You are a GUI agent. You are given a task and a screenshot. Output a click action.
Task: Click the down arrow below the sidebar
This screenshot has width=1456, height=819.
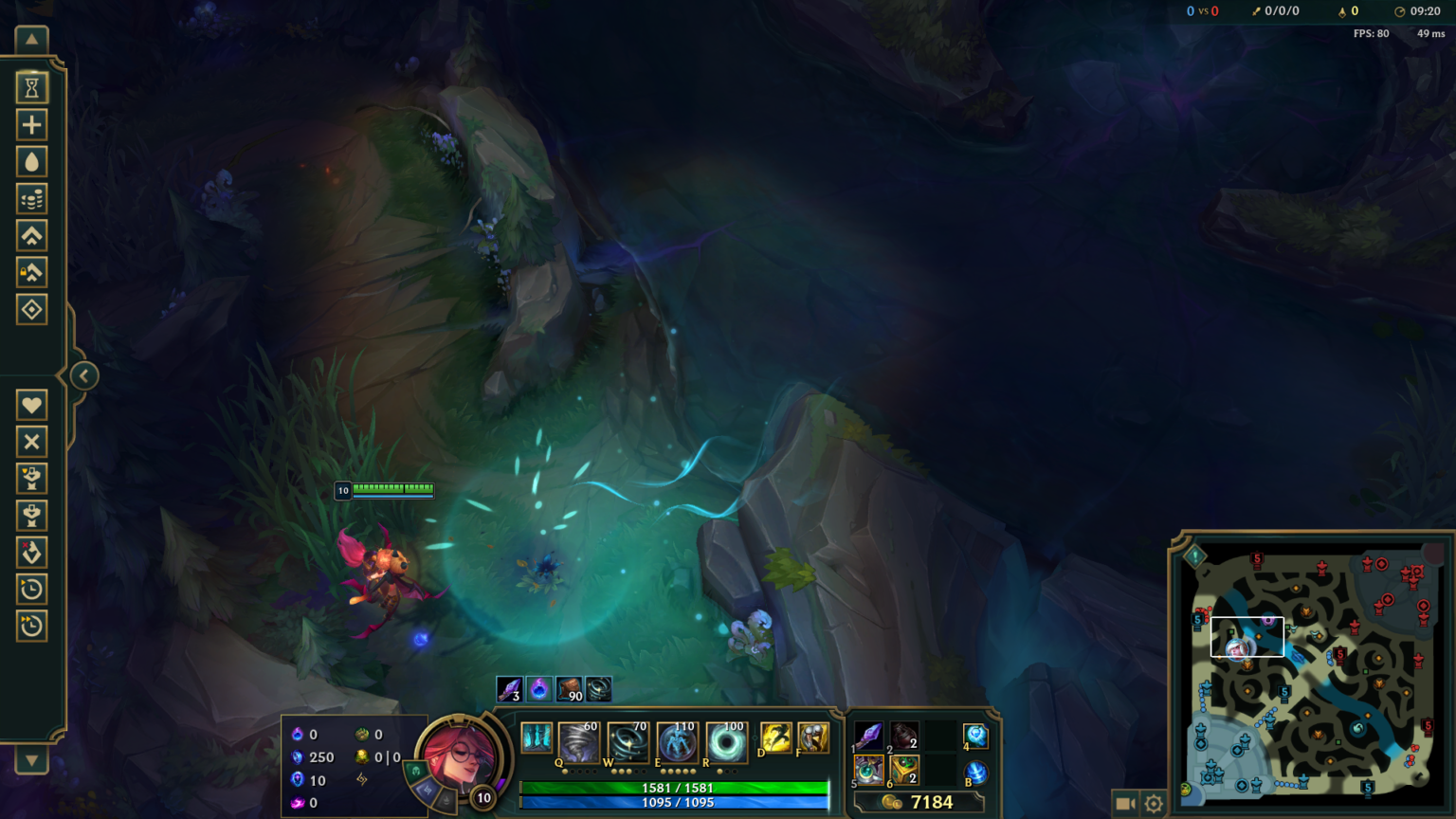point(31,760)
